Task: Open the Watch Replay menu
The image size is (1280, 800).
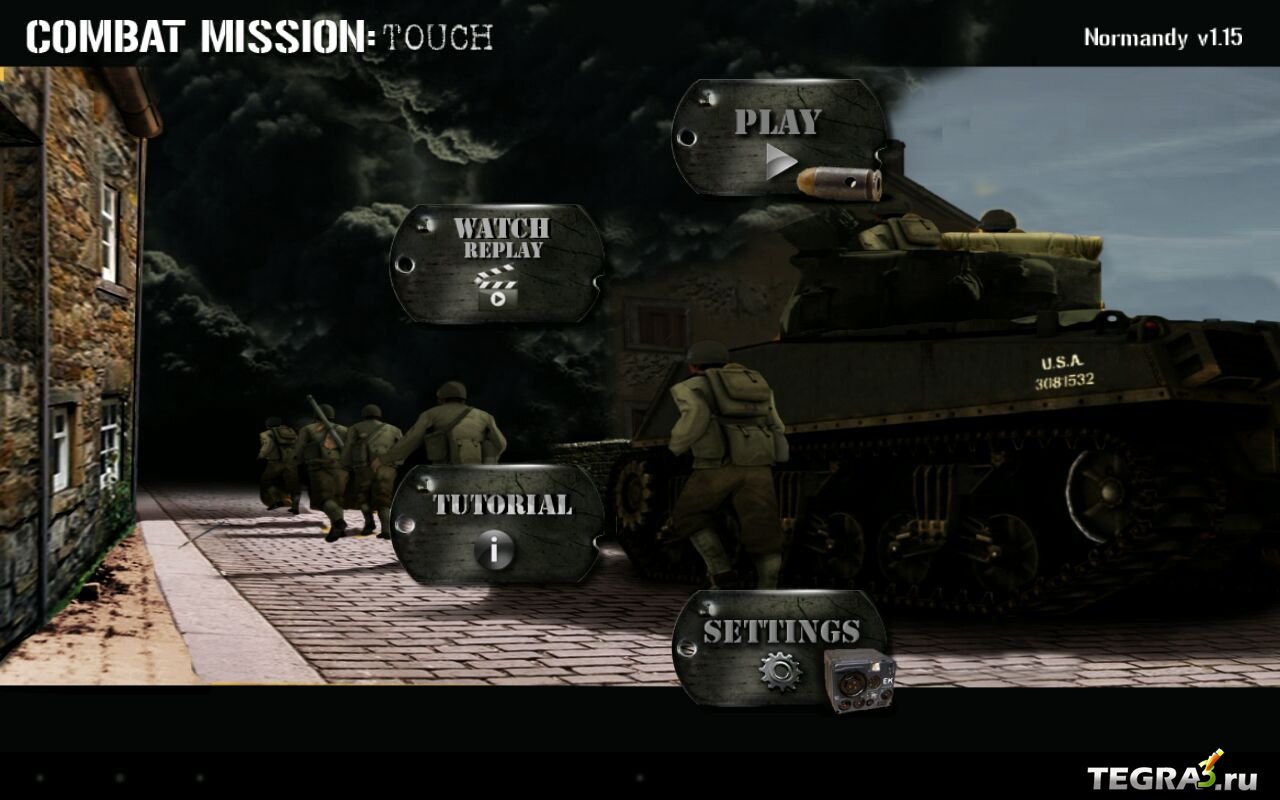Action: click(498, 263)
